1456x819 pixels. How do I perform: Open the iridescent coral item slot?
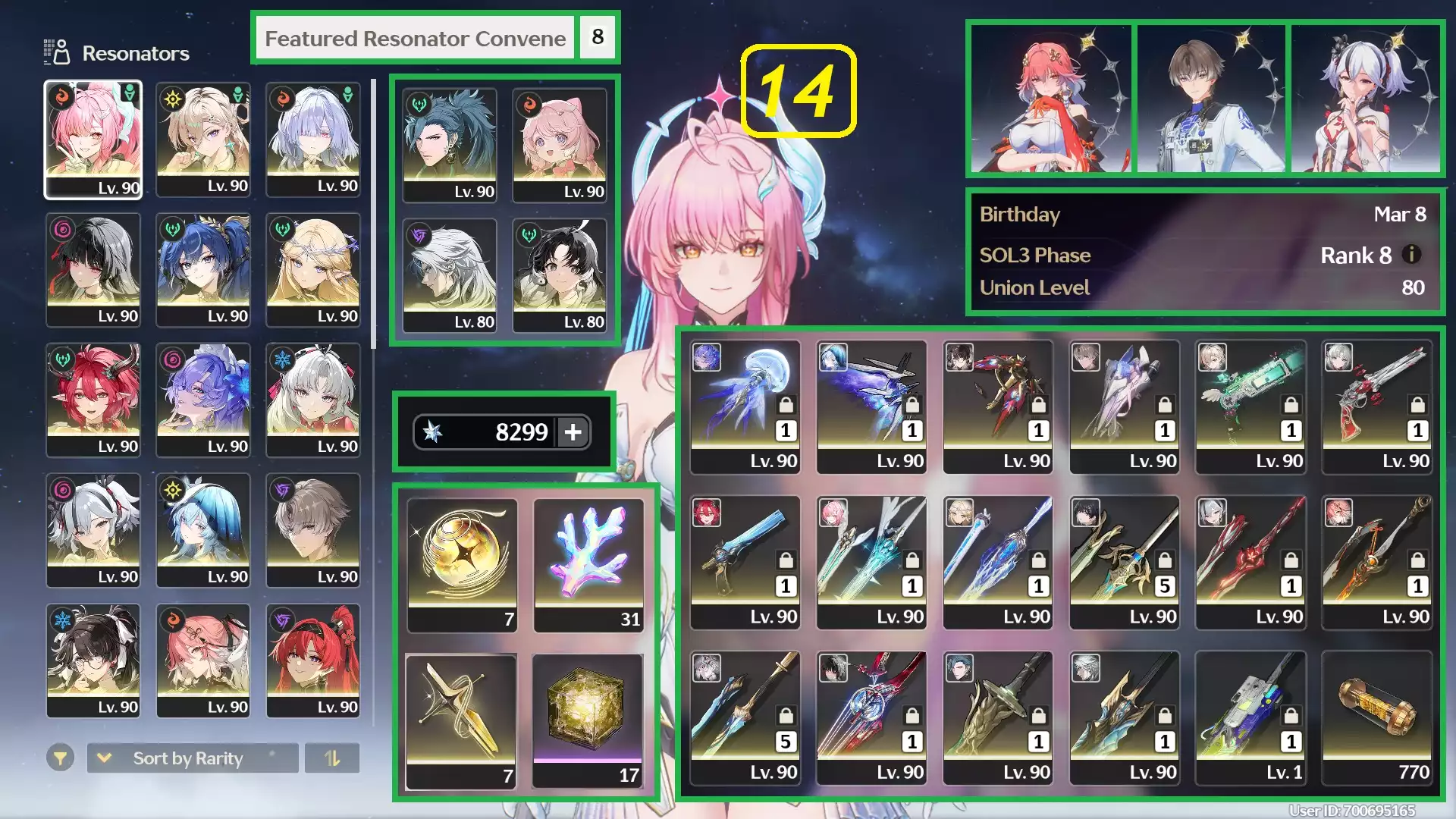[x=588, y=565]
